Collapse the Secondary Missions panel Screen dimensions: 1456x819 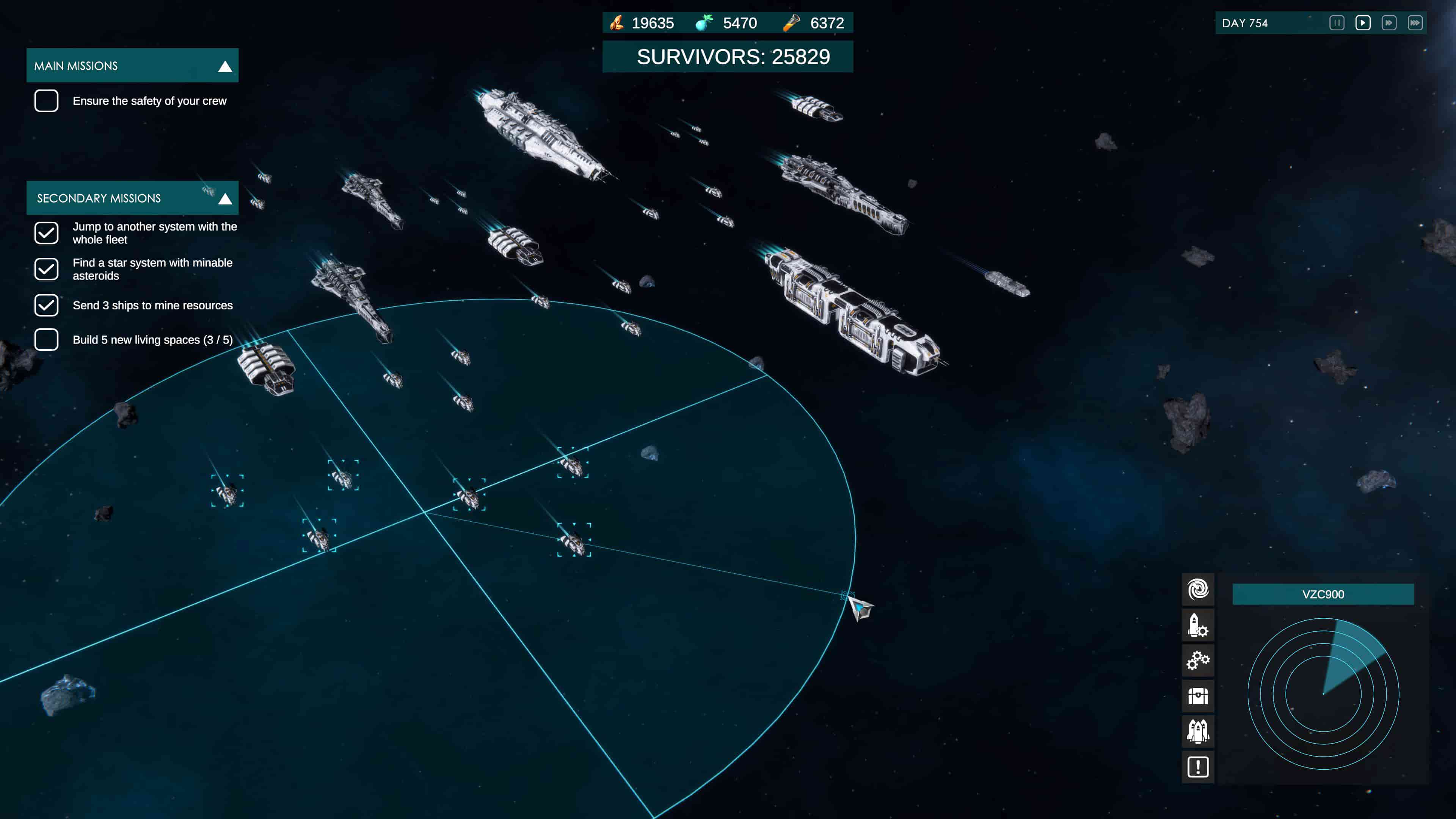pyautogui.click(x=225, y=198)
